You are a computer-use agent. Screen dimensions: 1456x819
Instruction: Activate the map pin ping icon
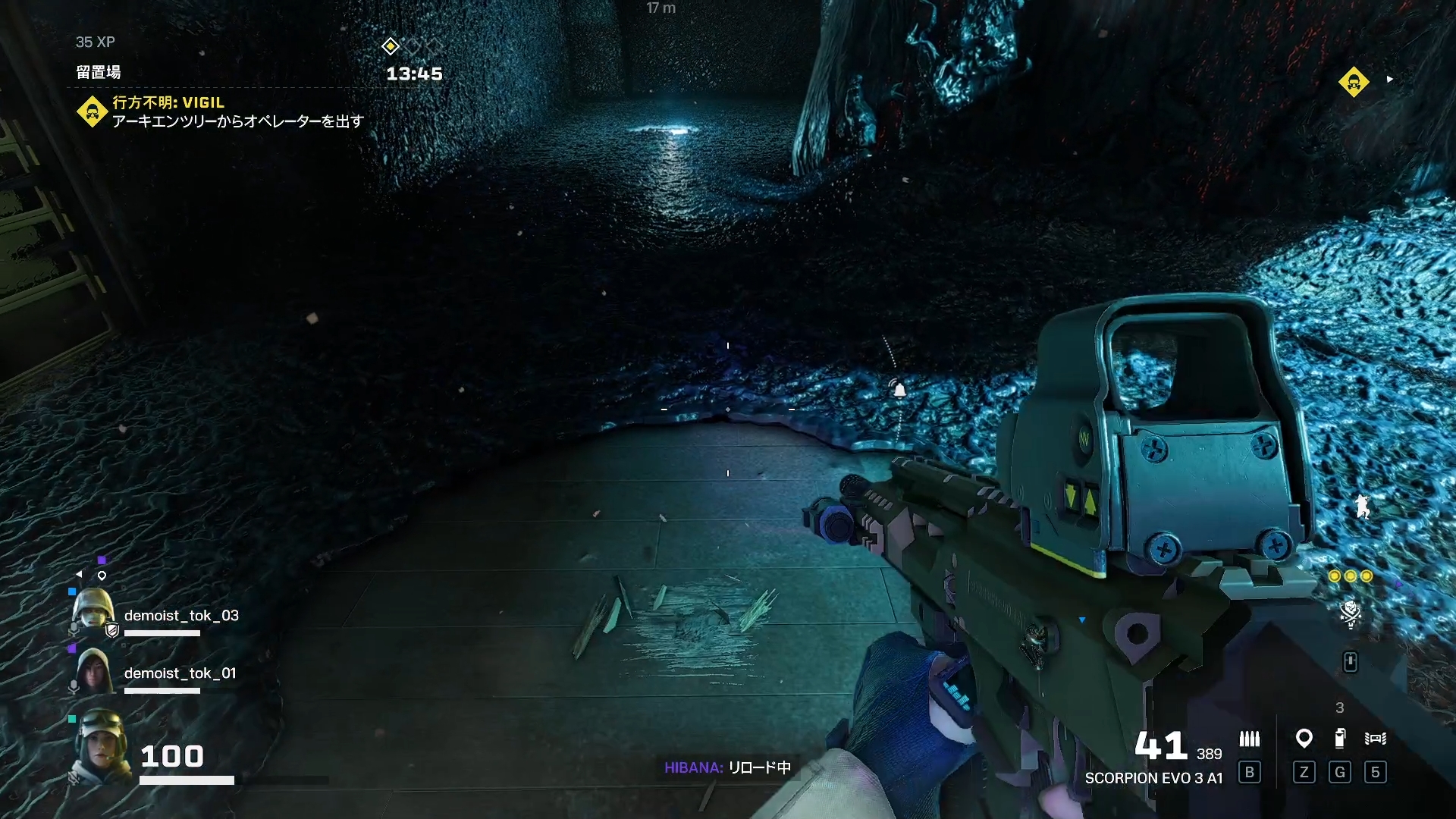1304,738
